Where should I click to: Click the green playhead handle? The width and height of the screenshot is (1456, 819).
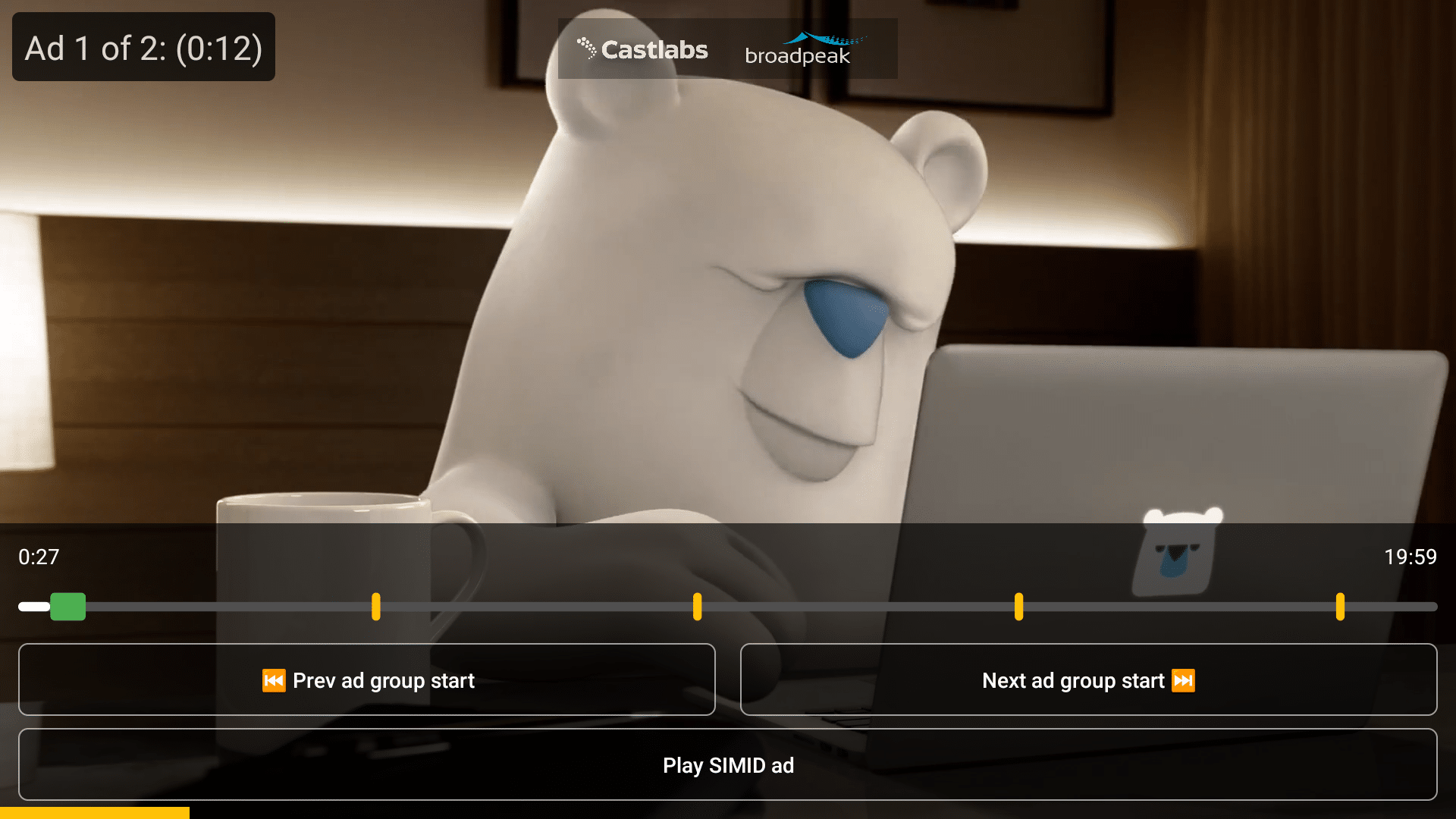click(68, 607)
